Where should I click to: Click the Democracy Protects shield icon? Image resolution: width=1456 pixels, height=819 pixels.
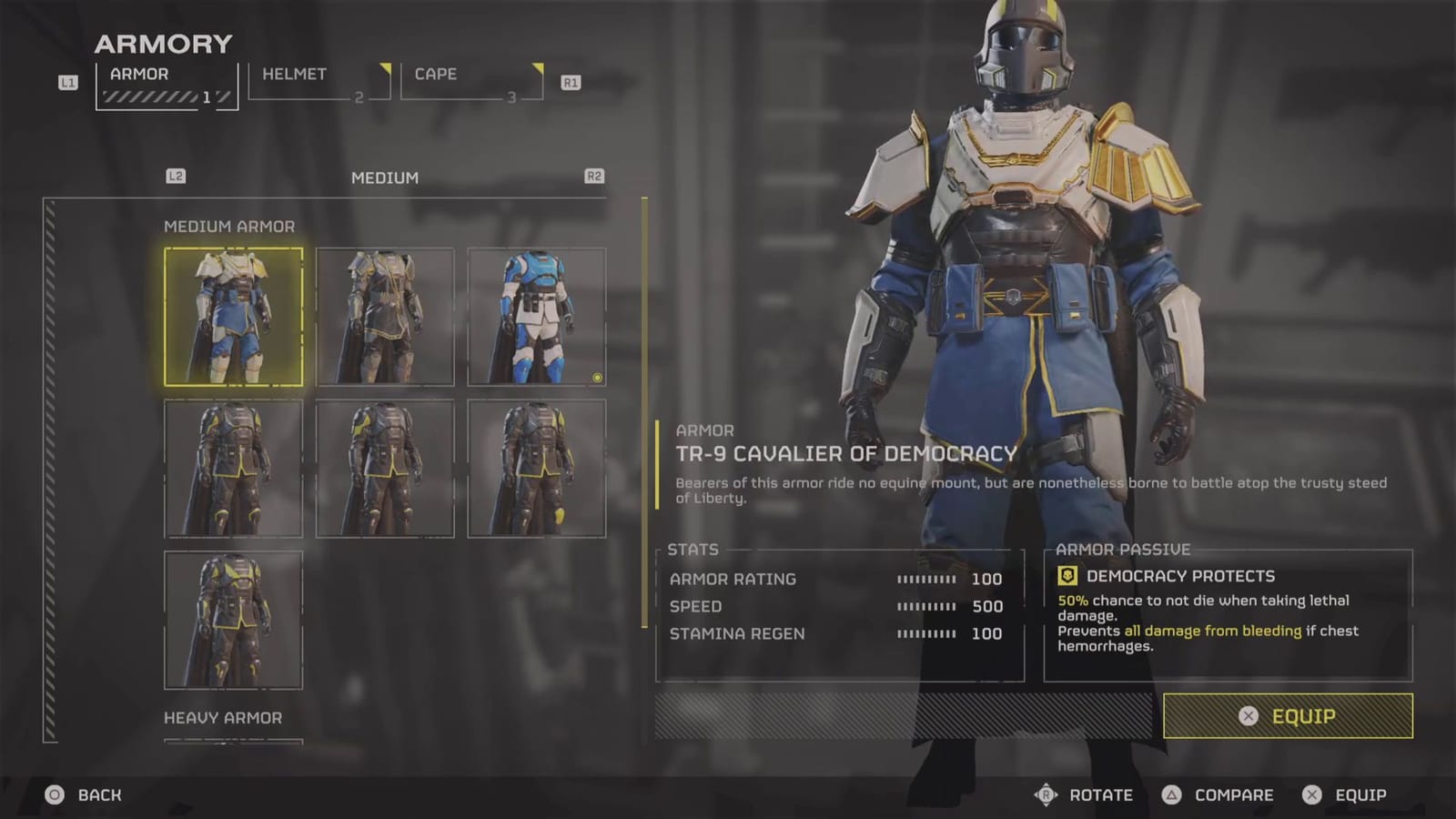click(x=1067, y=575)
